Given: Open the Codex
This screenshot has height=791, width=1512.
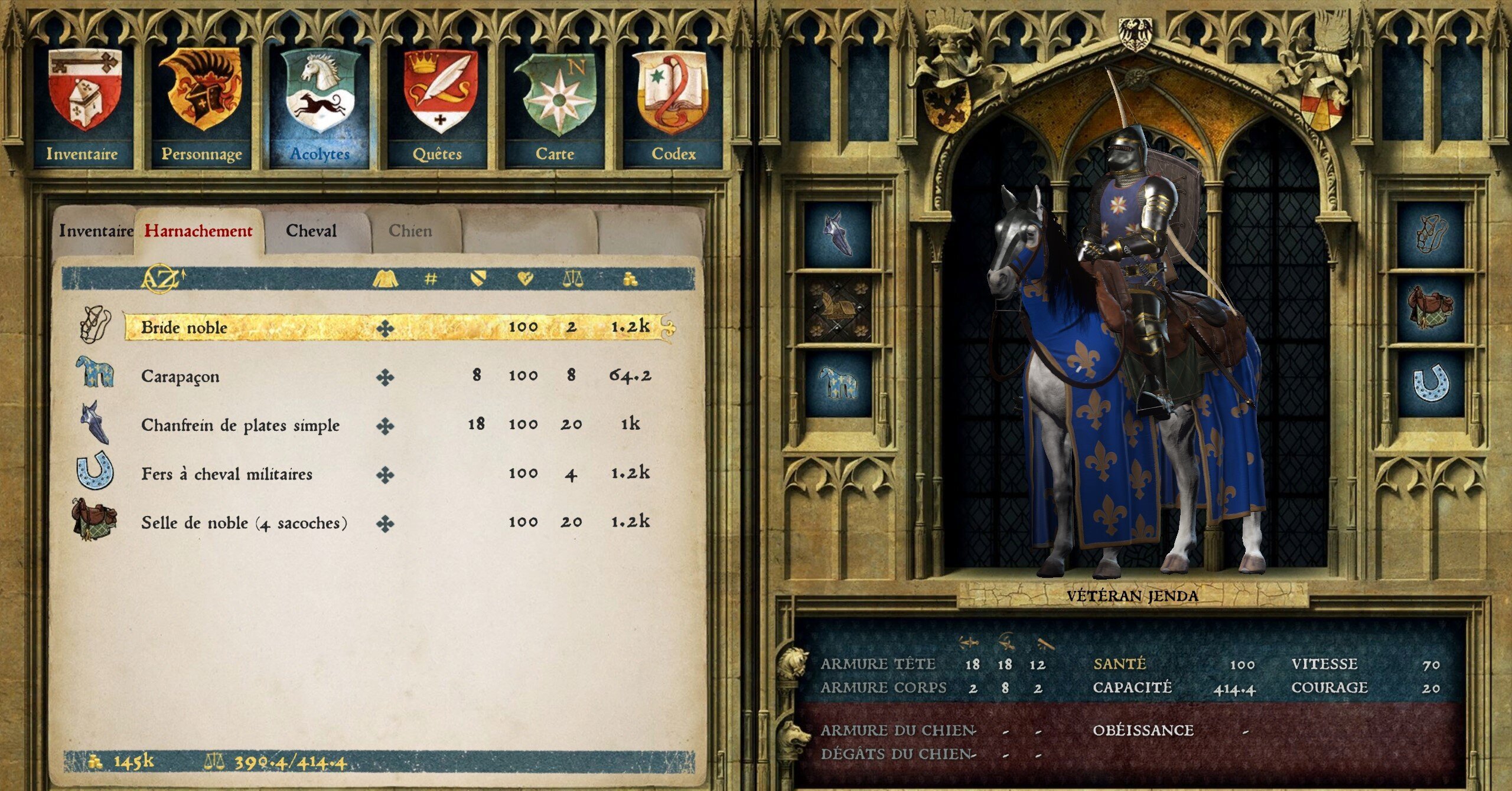Looking at the screenshot, I should point(673,106).
